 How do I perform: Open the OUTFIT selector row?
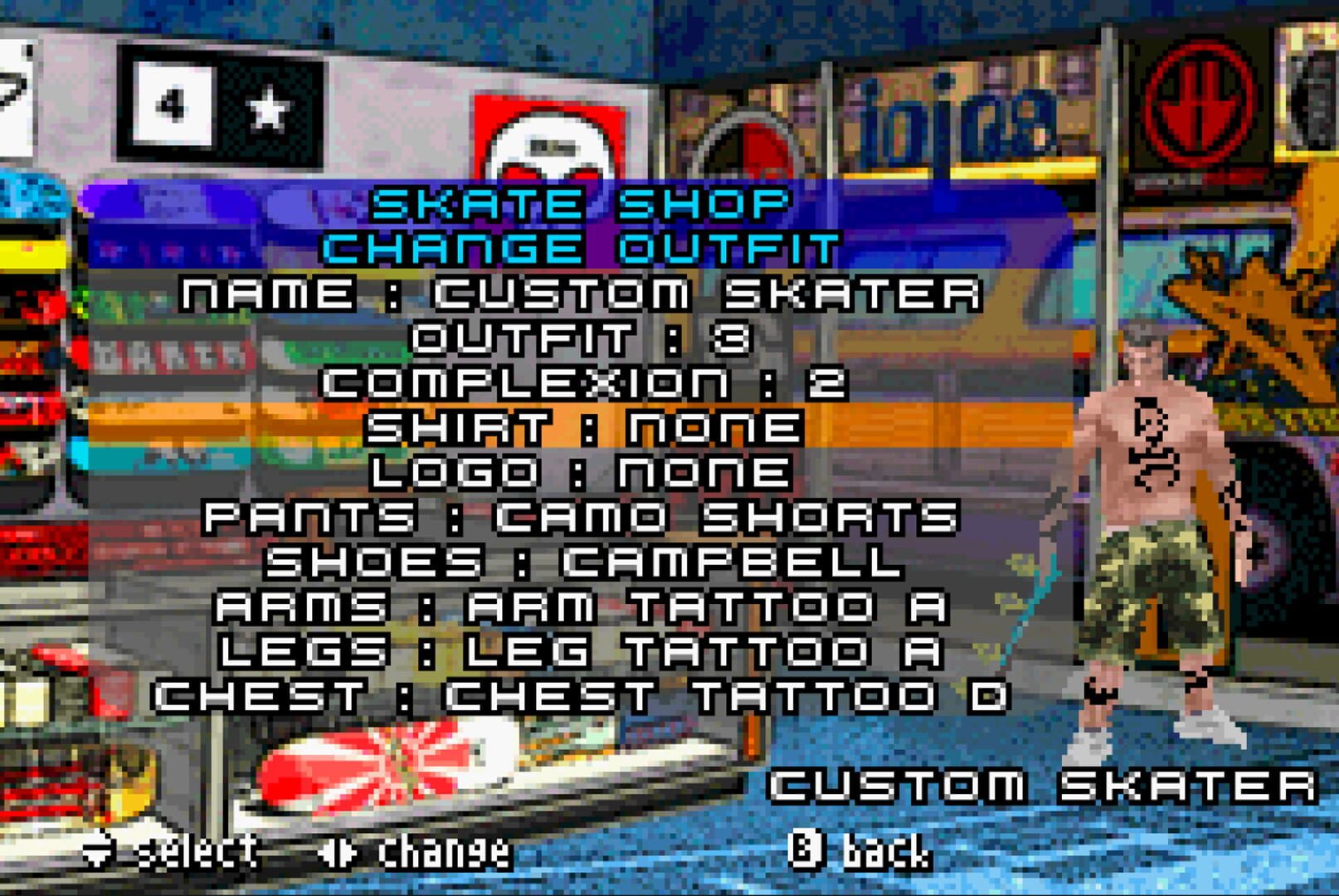[582, 337]
